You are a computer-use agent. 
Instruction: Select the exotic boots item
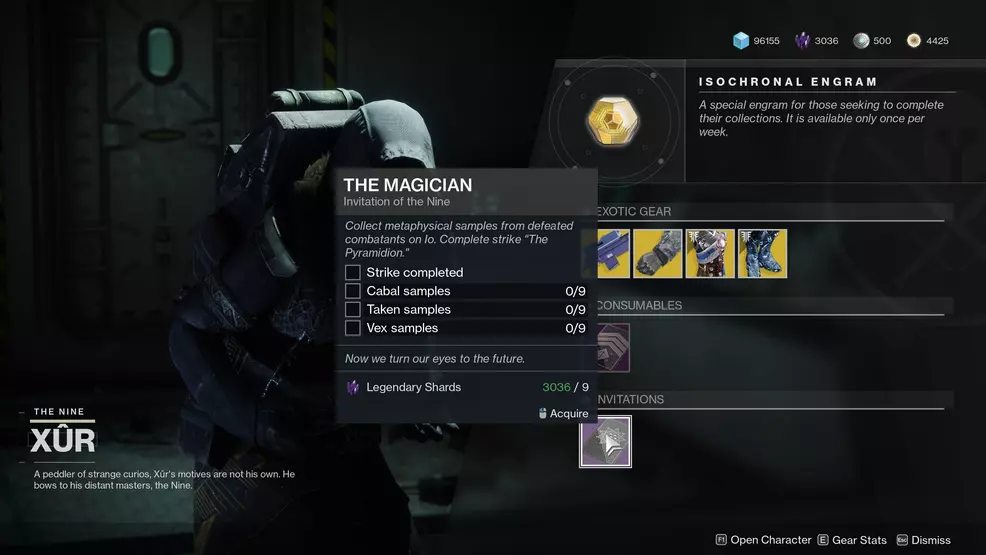(x=762, y=254)
